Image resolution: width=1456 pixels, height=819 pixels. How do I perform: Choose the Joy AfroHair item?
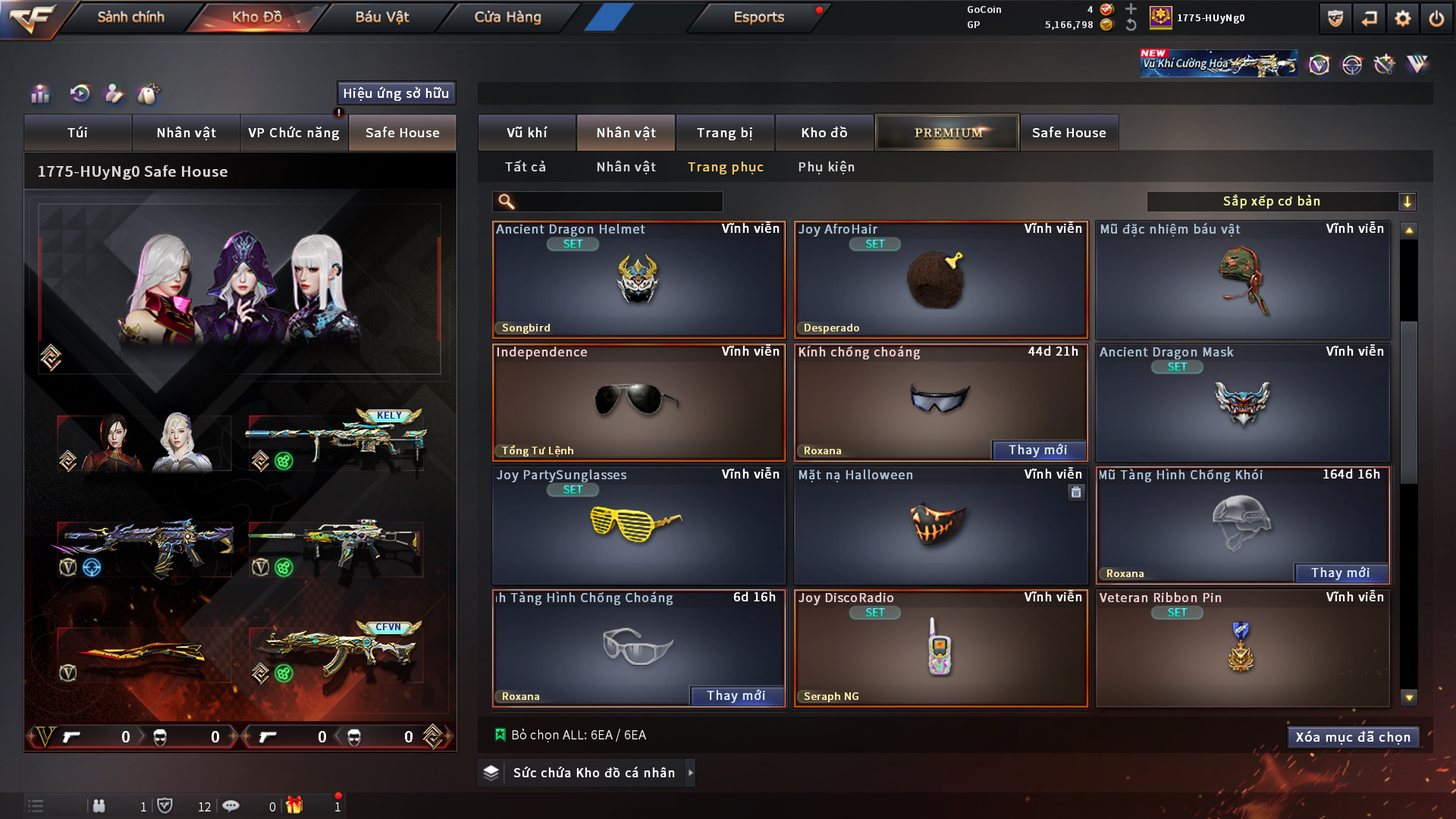pyautogui.click(x=940, y=281)
